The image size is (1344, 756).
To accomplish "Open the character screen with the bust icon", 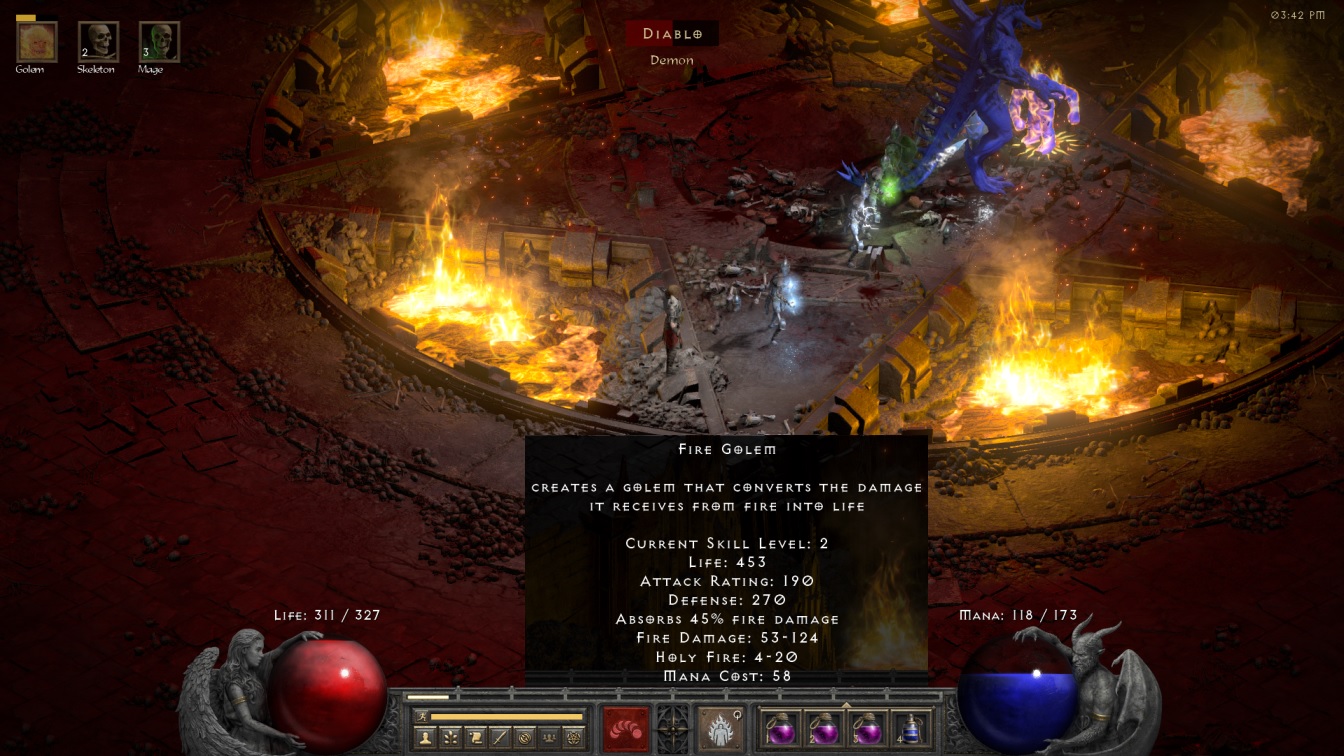I will [x=426, y=737].
